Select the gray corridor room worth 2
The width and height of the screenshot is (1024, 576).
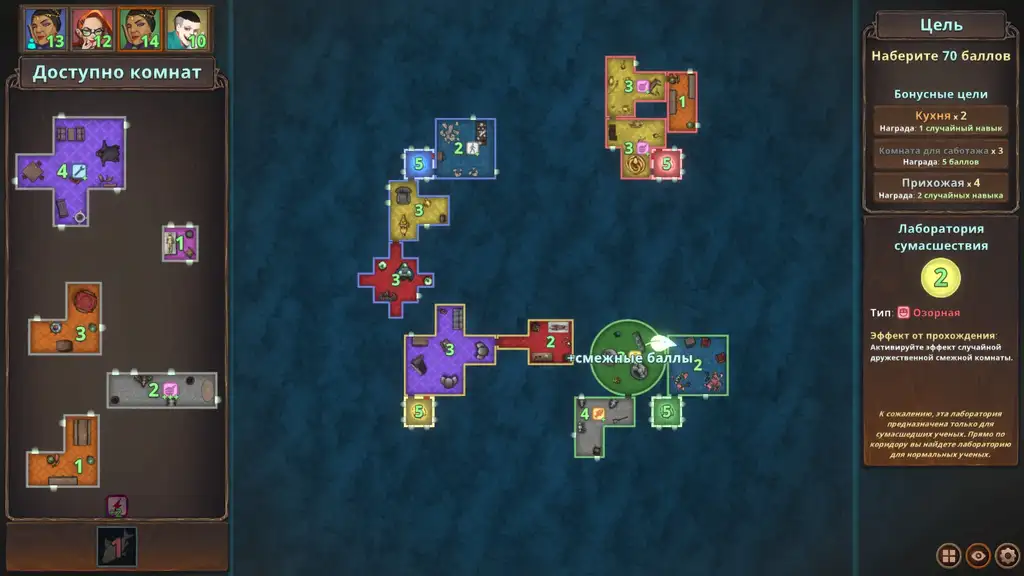point(162,389)
